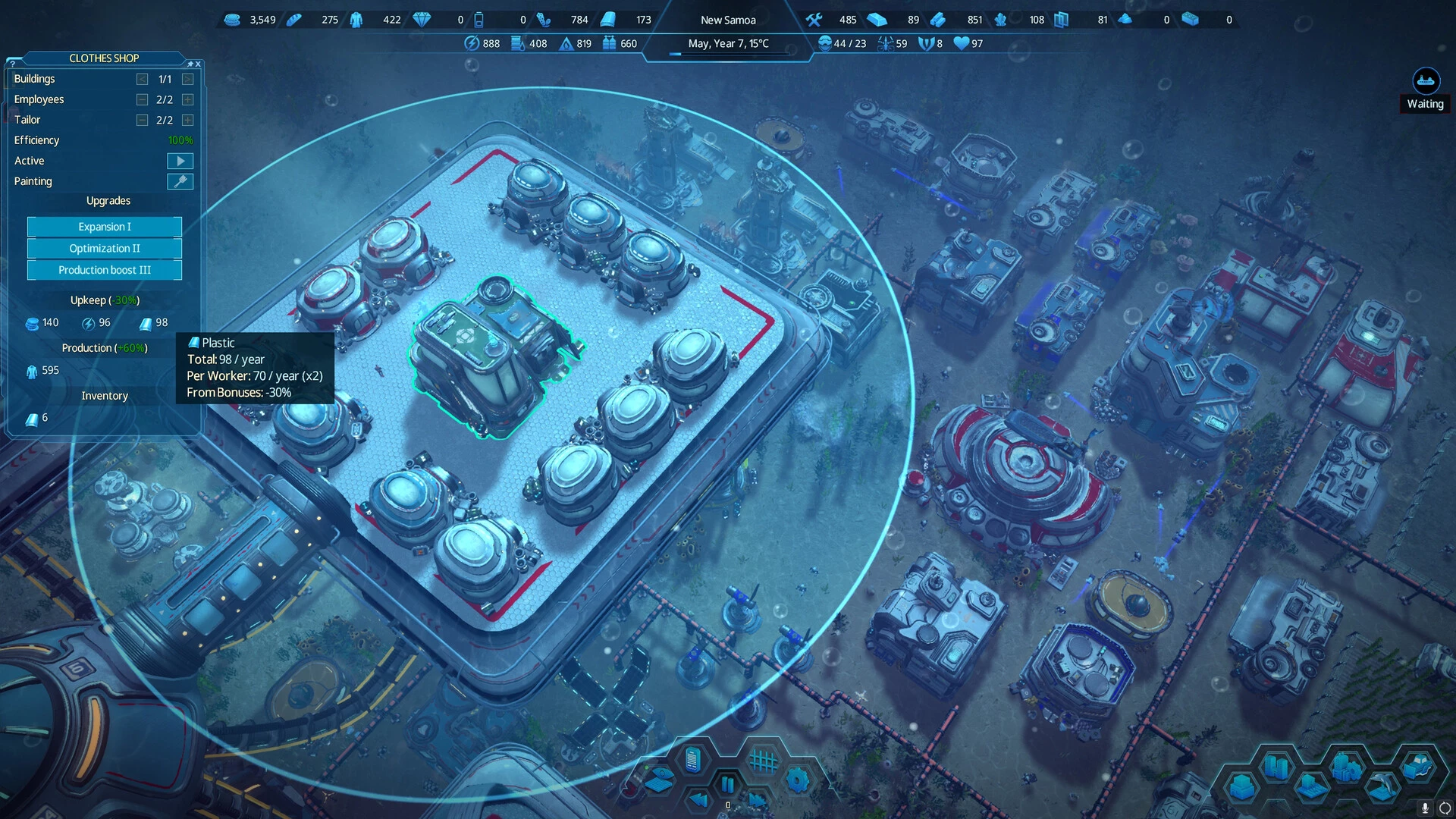This screenshot has width=1456, height=819.
Task: Increase the Employees count with plus
Action: [187, 99]
